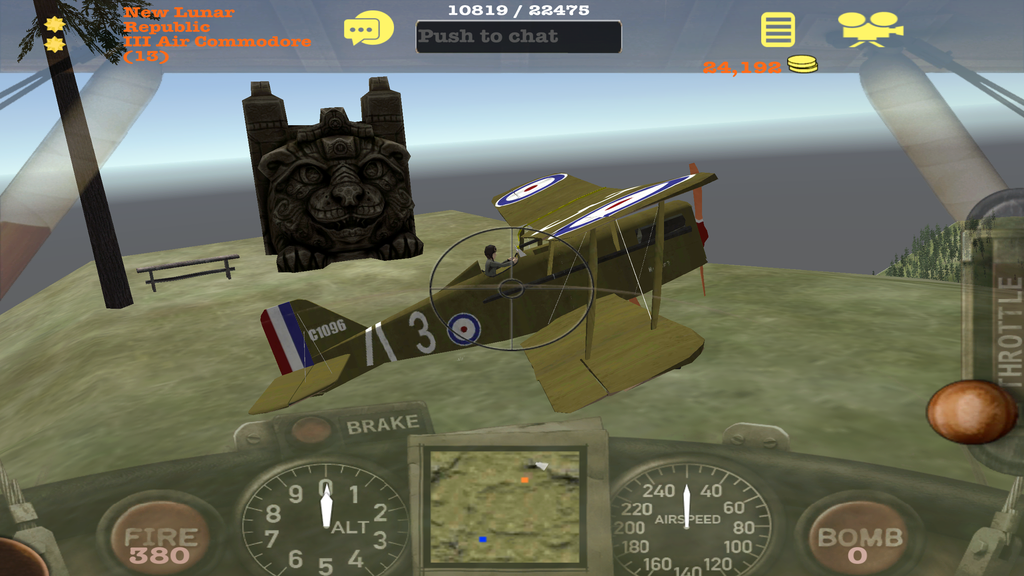
Task: Switch view with the camera icon
Action: click(868, 28)
